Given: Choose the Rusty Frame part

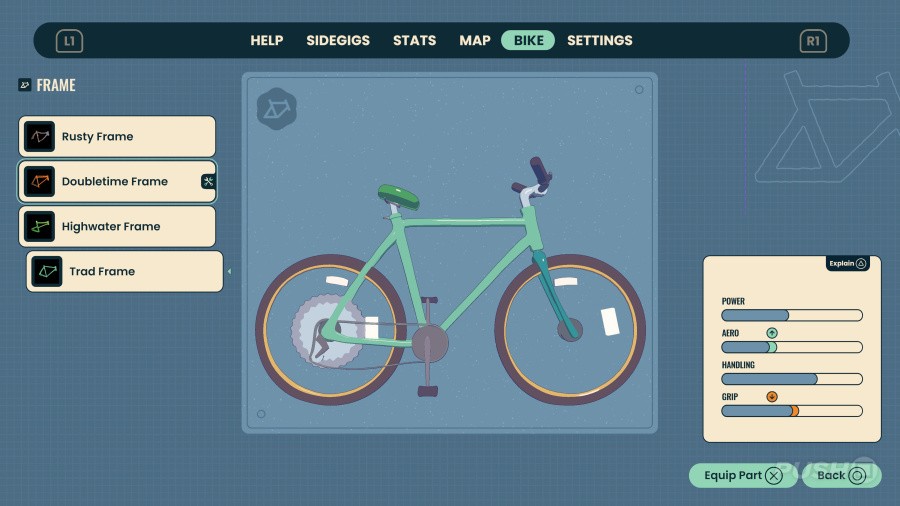Looking at the screenshot, I should coord(117,137).
